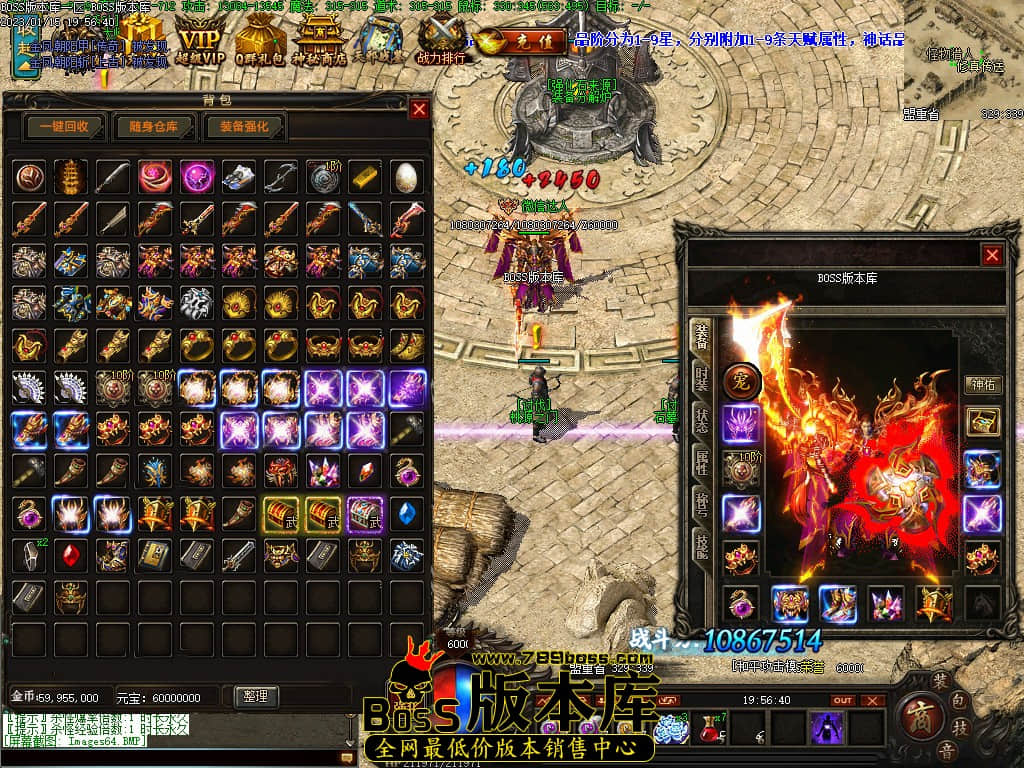Sort the bag with the 整理 button
The height and width of the screenshot is (768, 1024).
point(255,696)
